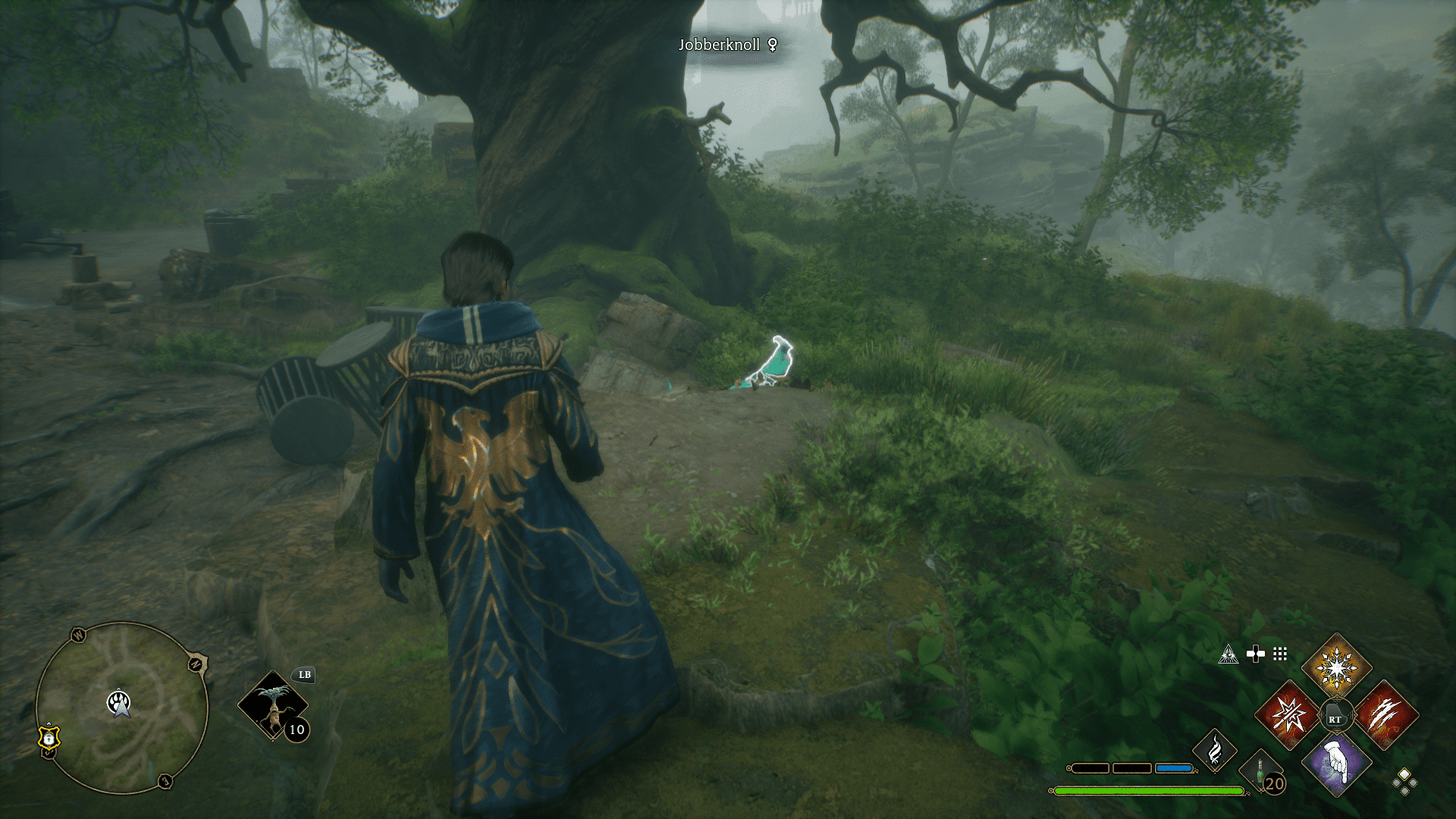Select the red claw-mark spell icon
This screenshot has height=819, width=1456.
pyautogui.click(x=1383, y=715)
